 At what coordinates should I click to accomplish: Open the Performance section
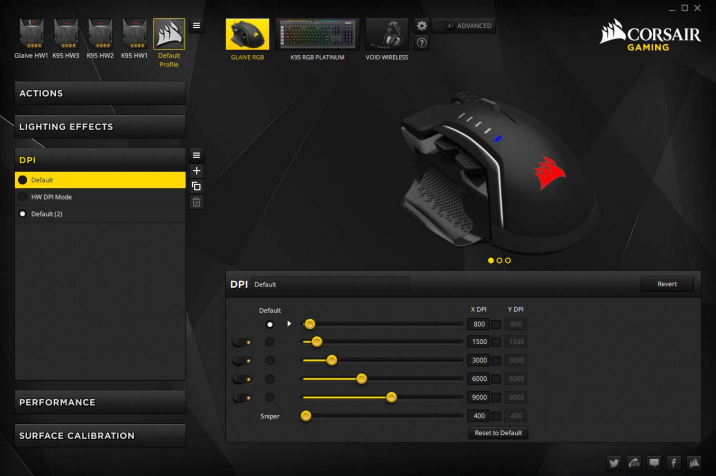point(100,402)
